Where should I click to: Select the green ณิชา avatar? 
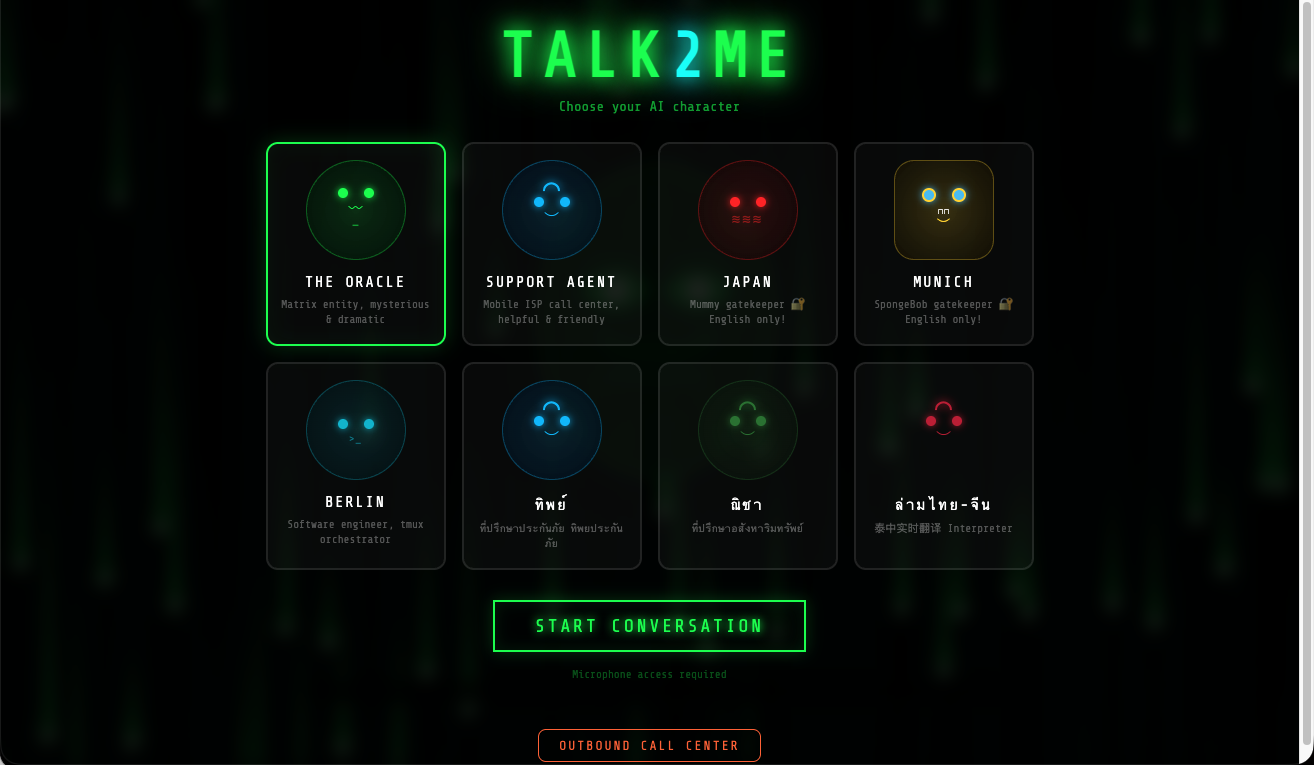747,430
